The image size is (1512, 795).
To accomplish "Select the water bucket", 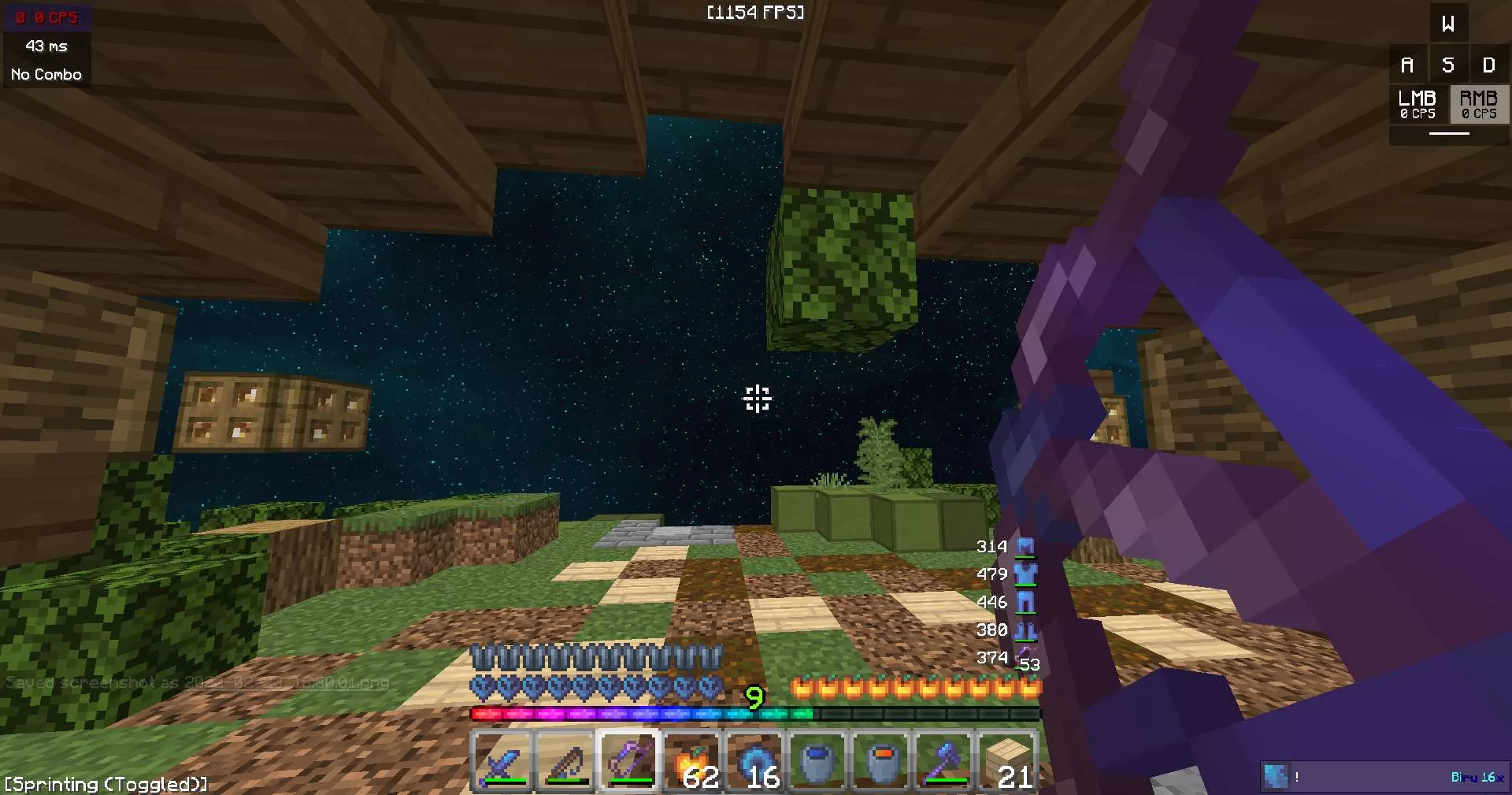I will click(x=817, y=759).
